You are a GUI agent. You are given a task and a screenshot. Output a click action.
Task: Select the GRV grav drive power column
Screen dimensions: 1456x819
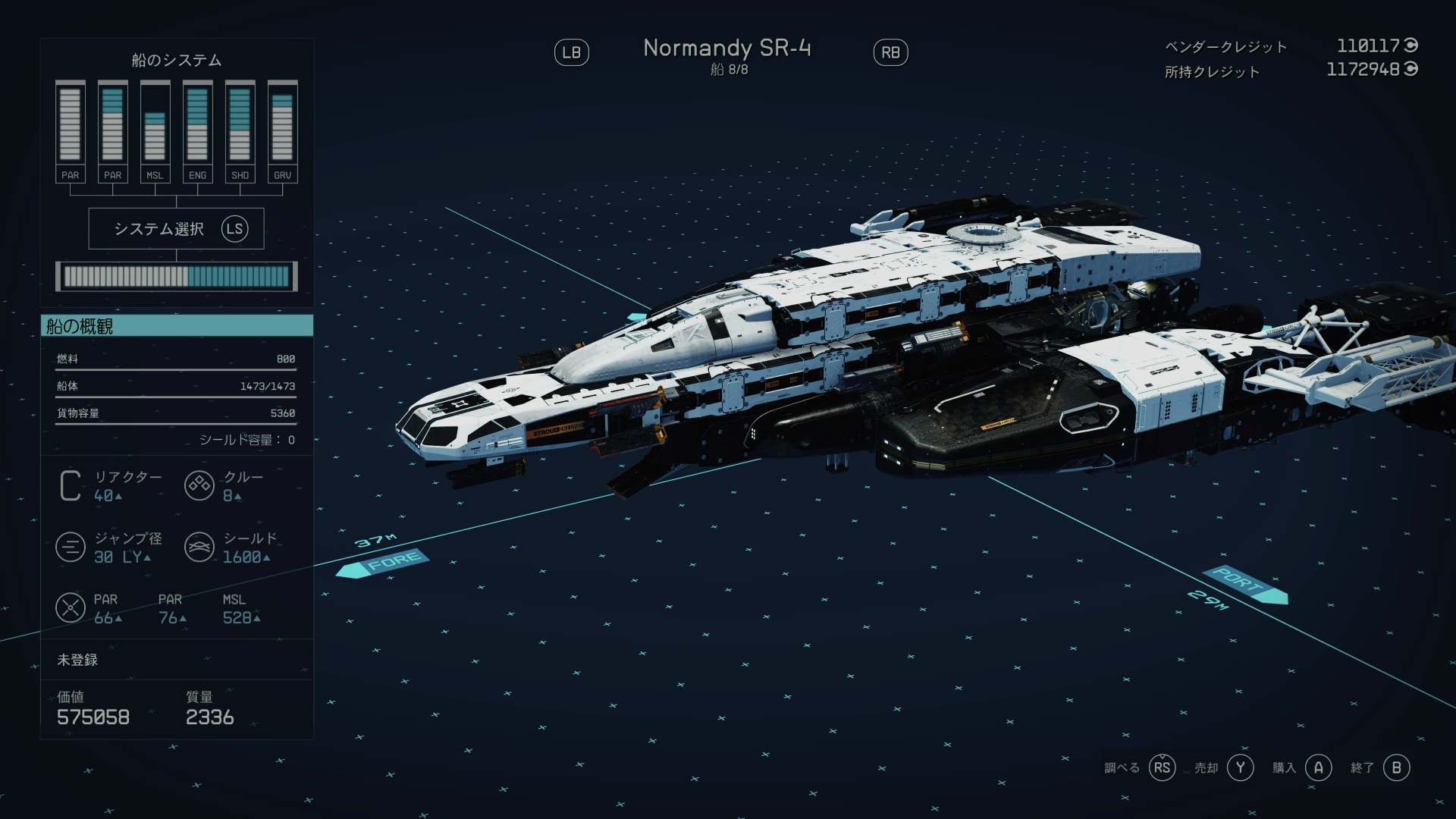pyautogui.click(x=282, y=131)
